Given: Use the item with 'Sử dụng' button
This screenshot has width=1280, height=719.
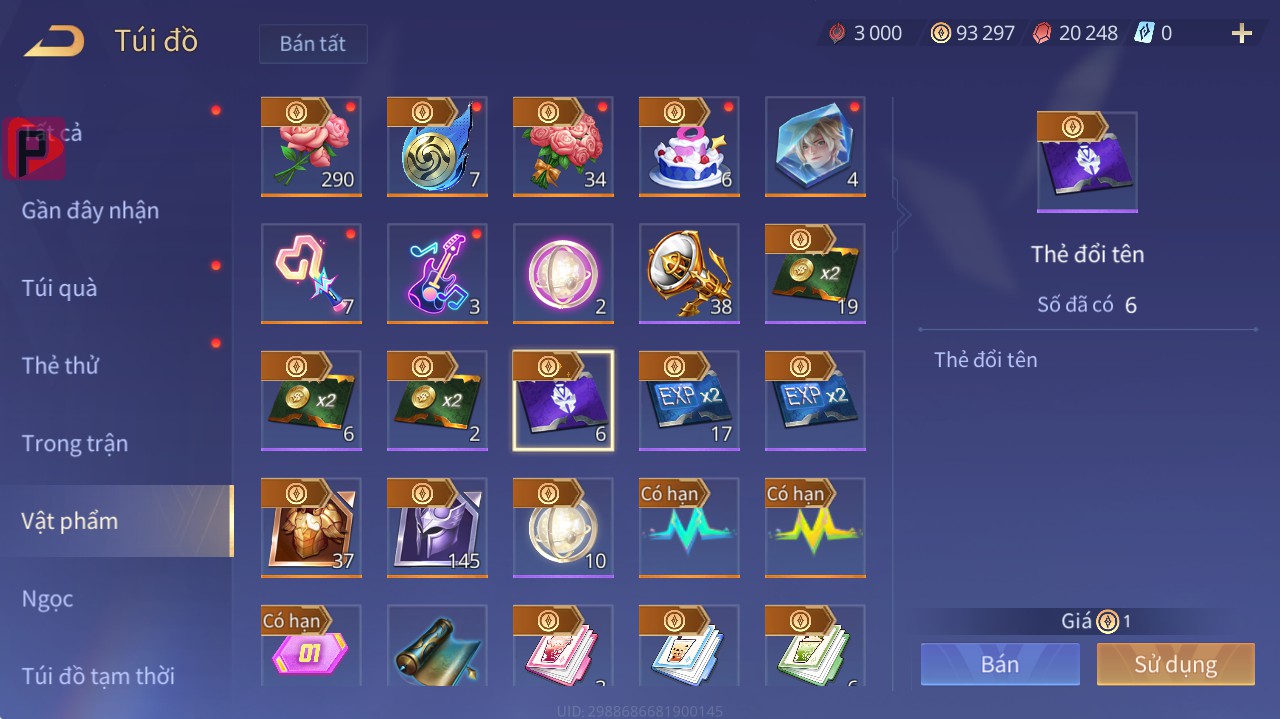Looking at the screenshot, I should (x=1175, y=664).
